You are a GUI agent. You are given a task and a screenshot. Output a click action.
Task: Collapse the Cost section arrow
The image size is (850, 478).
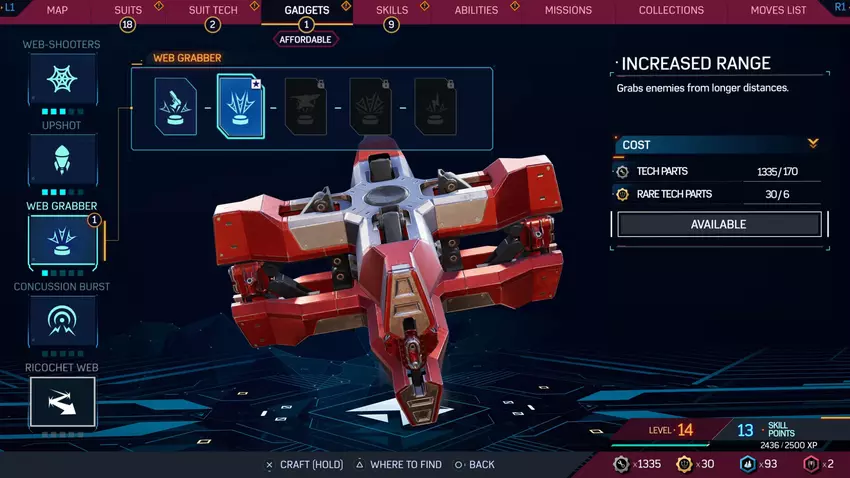pyautogui.click(x=813, y=144)
